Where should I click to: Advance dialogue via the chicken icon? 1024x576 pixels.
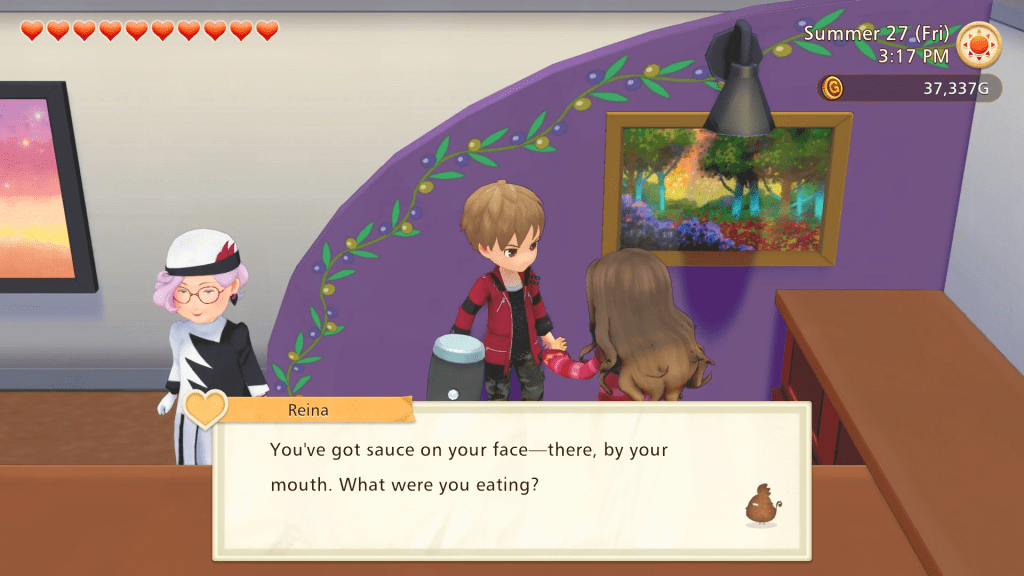point(762,505)
